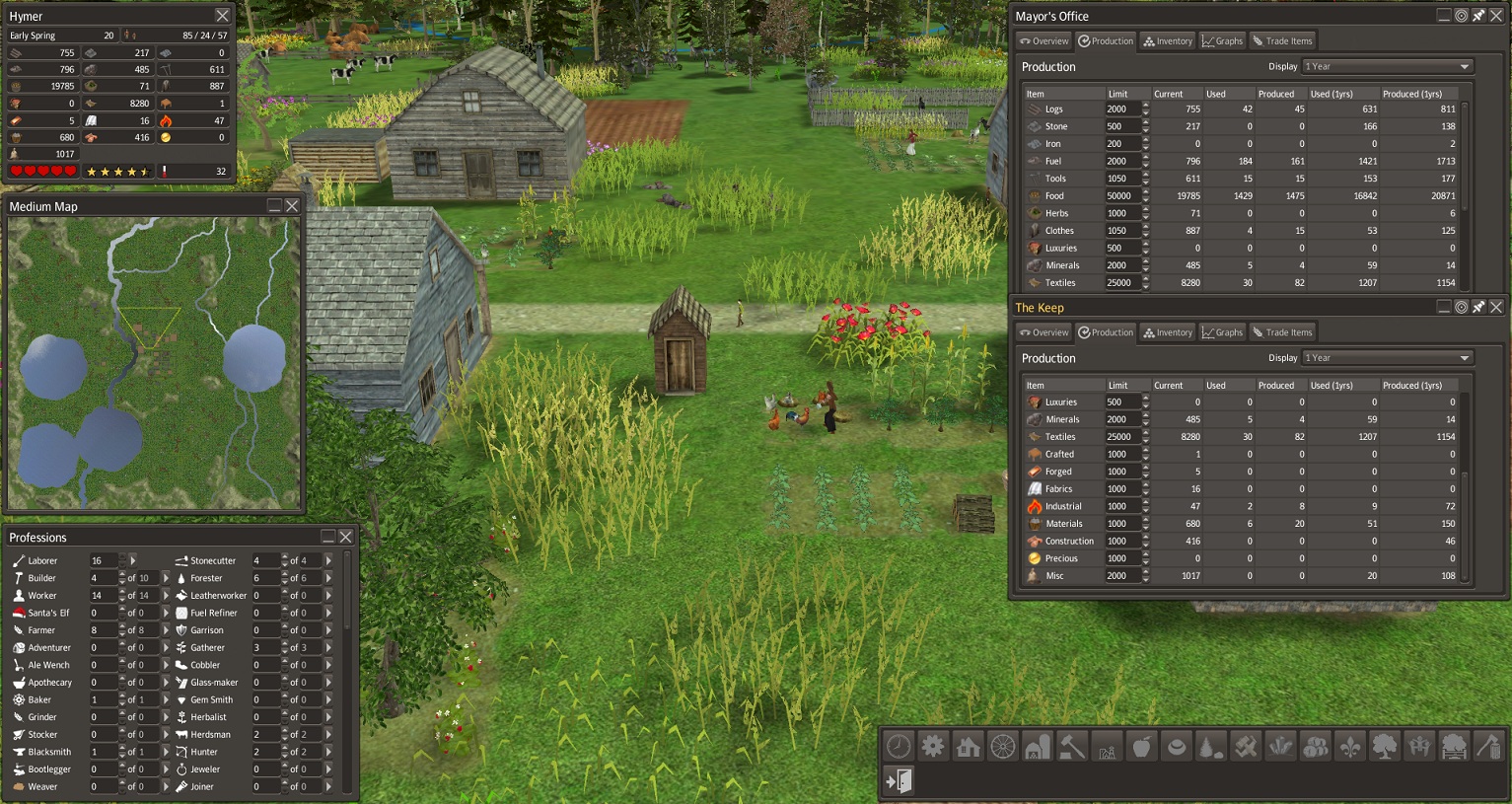Click on the Medium Map minimap
This screenshot has width=1512, height=804.
154,363
